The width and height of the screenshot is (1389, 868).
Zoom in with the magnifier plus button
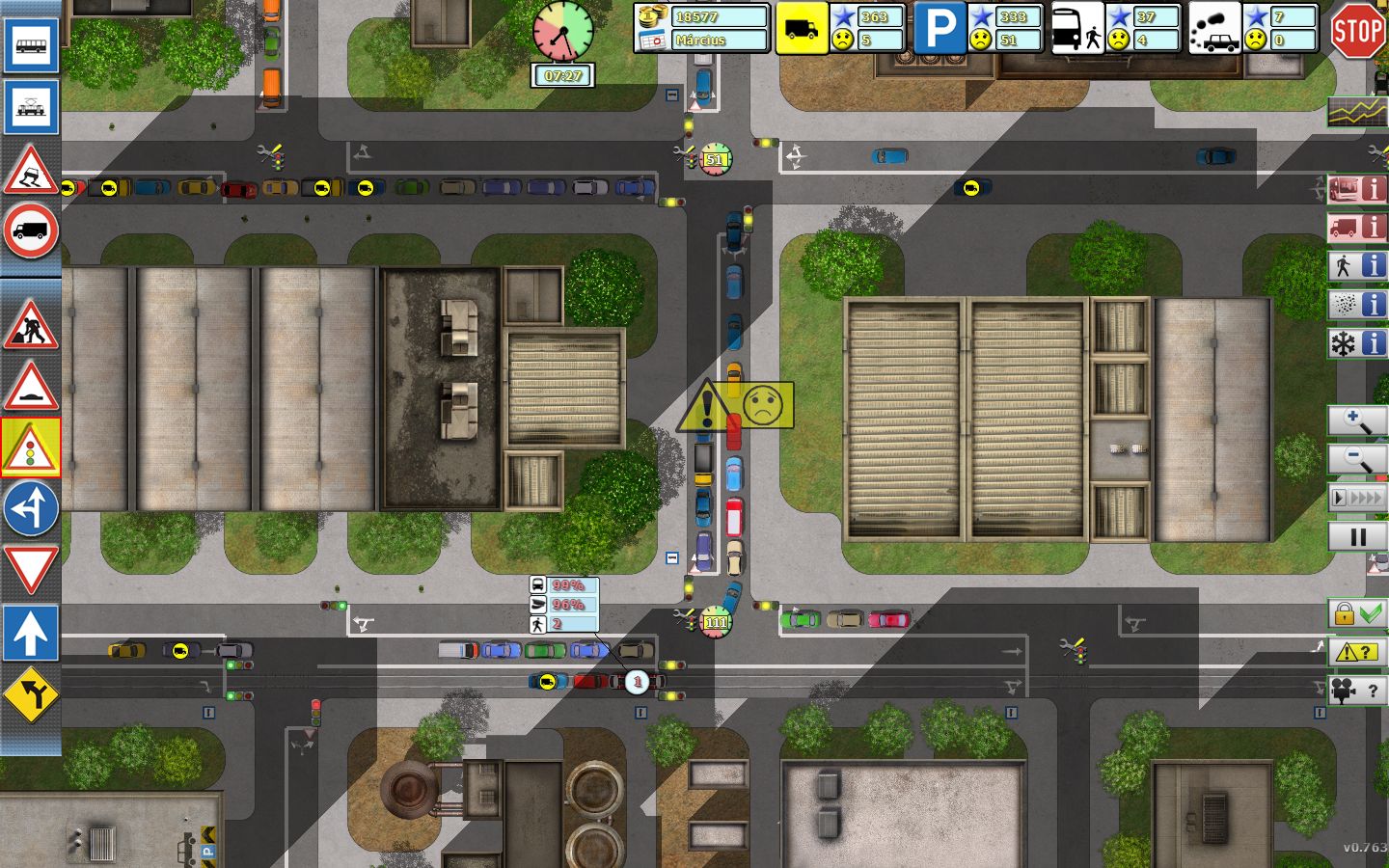pos(1357,420)
